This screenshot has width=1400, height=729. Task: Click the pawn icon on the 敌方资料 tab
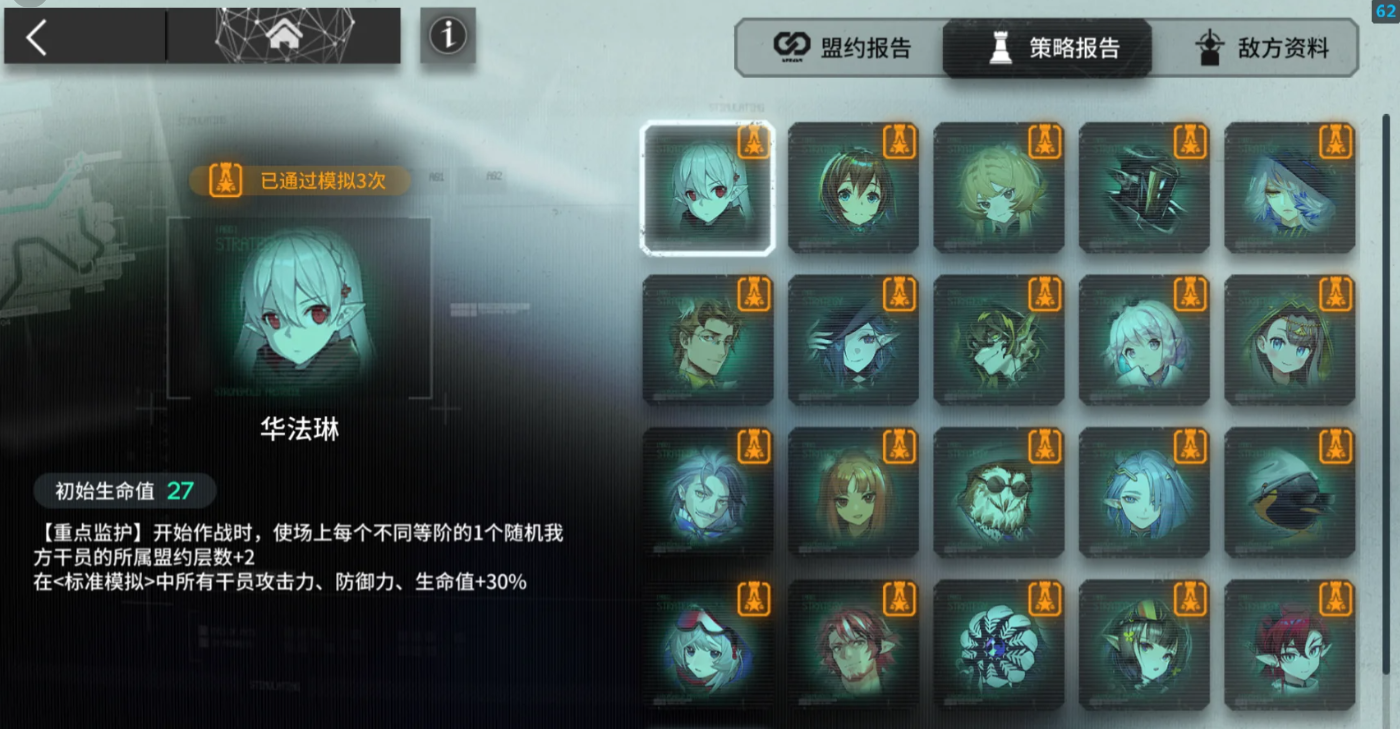point(1210,45)
